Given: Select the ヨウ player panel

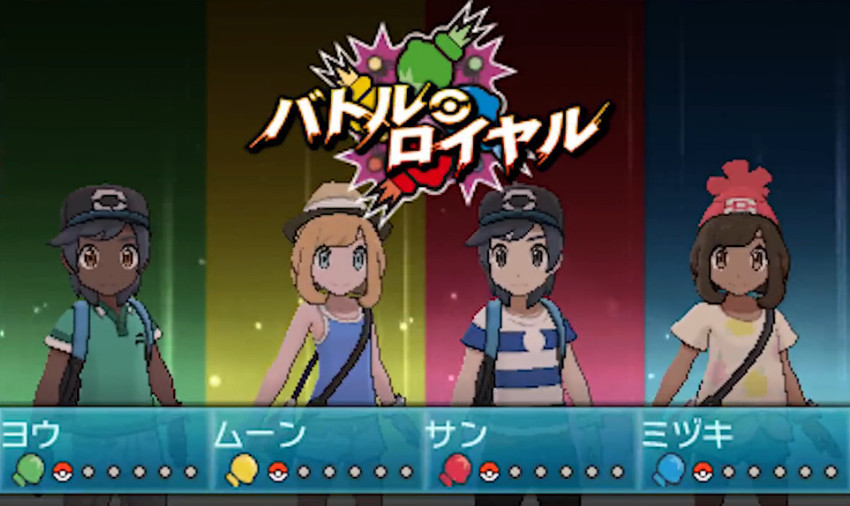Looking at the screenshot, I should [x=105, y=449].
